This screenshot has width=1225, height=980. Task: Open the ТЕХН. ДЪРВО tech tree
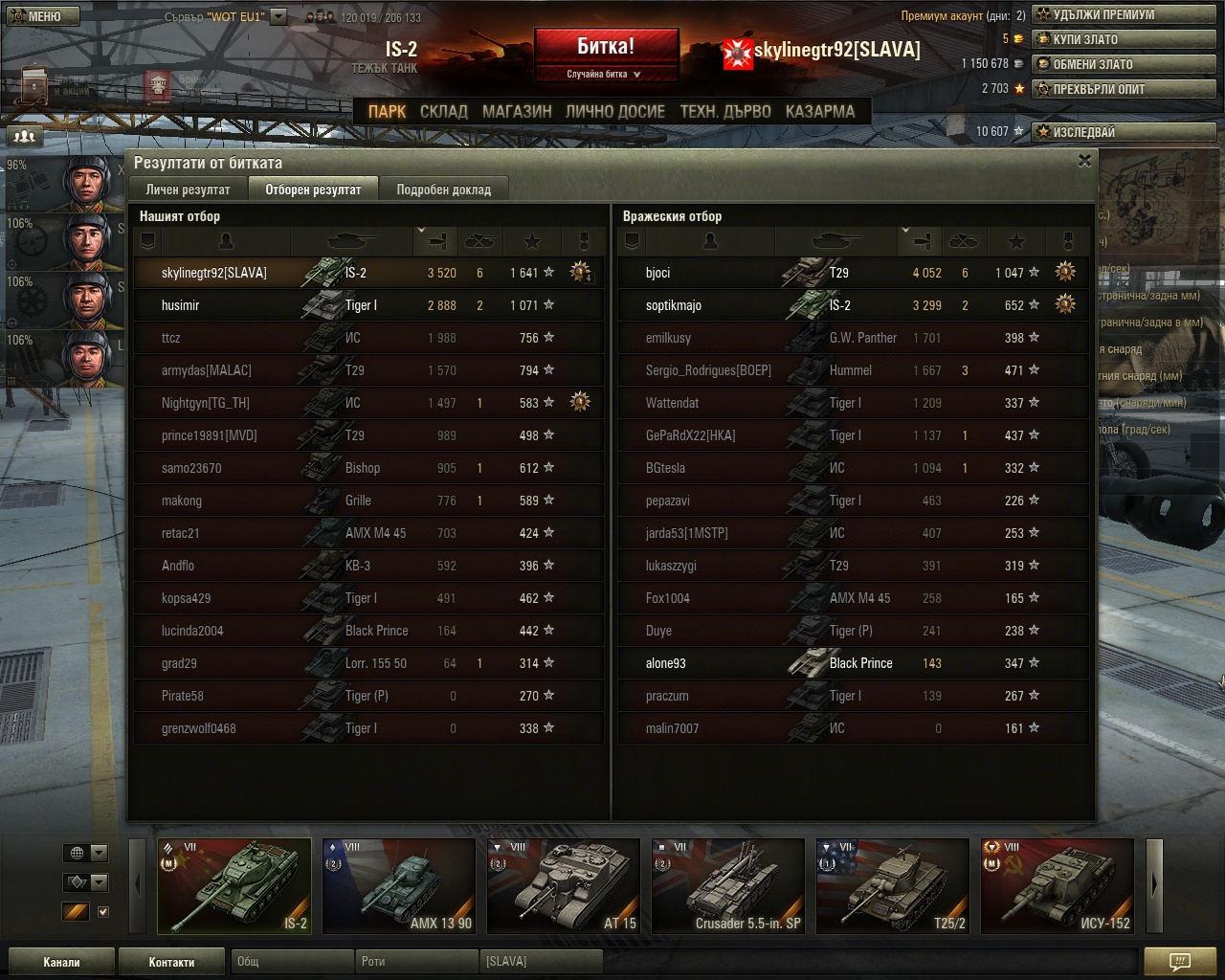[724, 111]
